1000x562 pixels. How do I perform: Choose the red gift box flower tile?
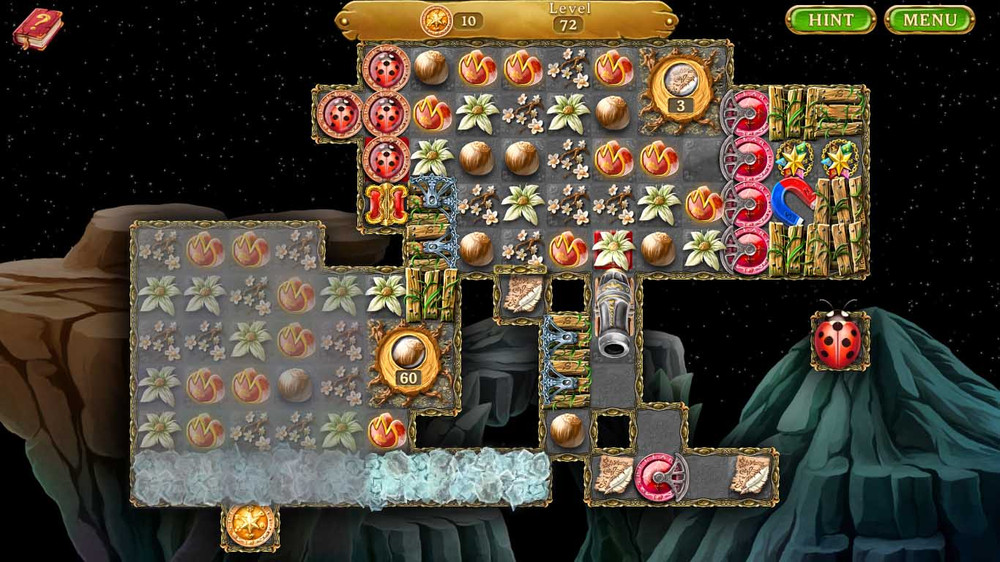pyautogui.click(x=612, y=247)
